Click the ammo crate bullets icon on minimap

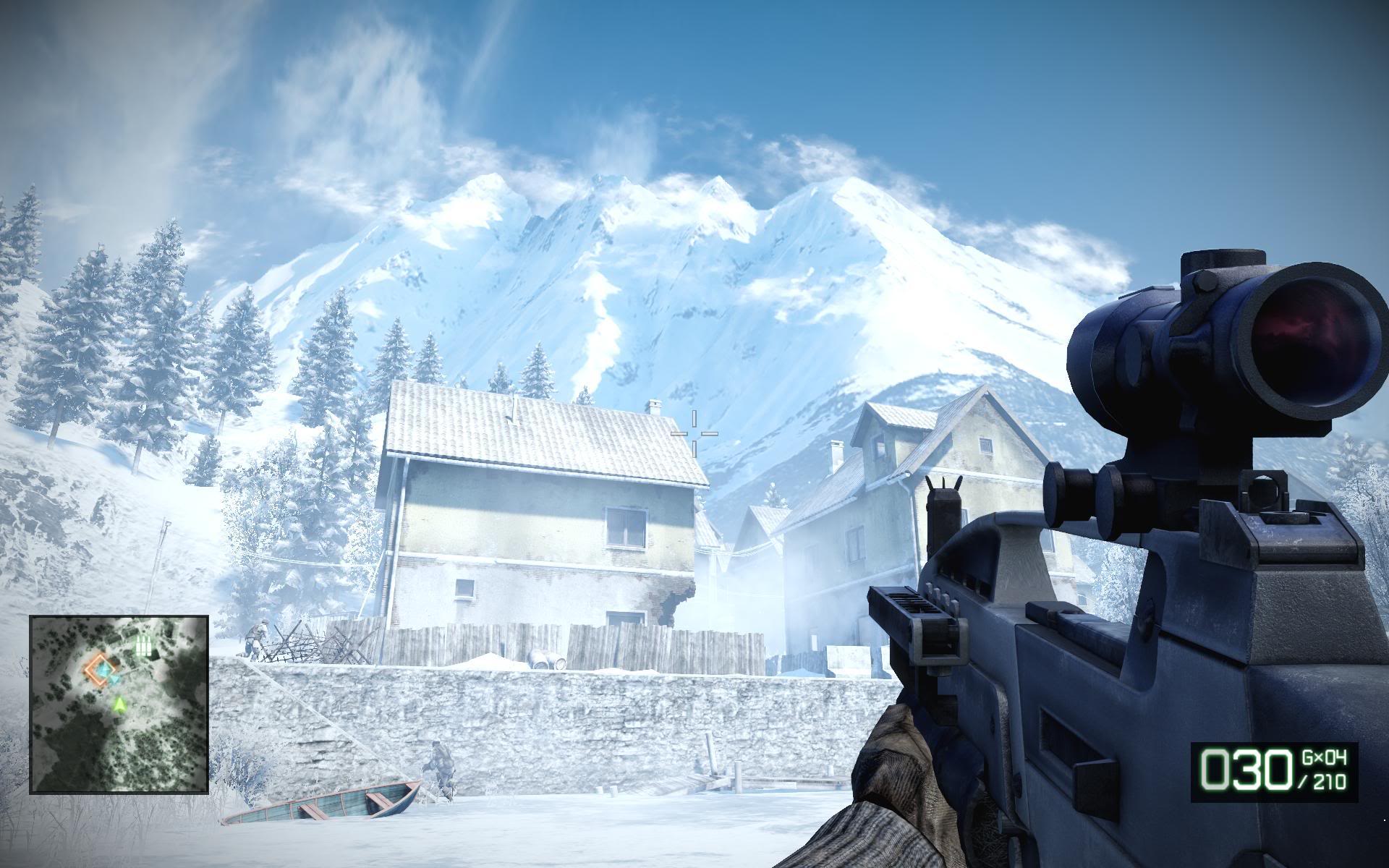click(144, 647)
